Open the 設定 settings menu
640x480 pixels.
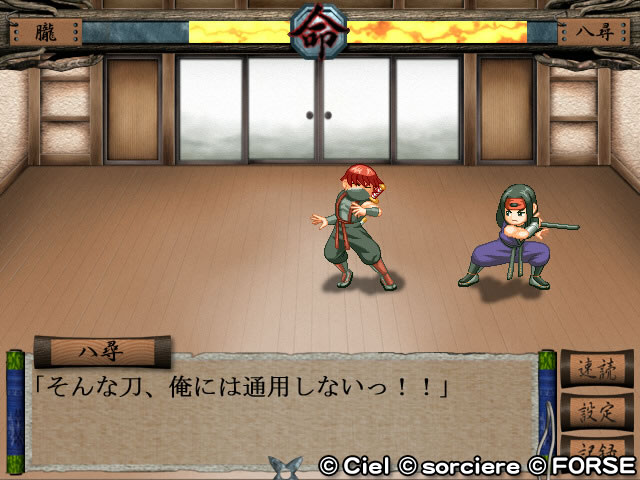pyautogui.click(x=596, y=409)
